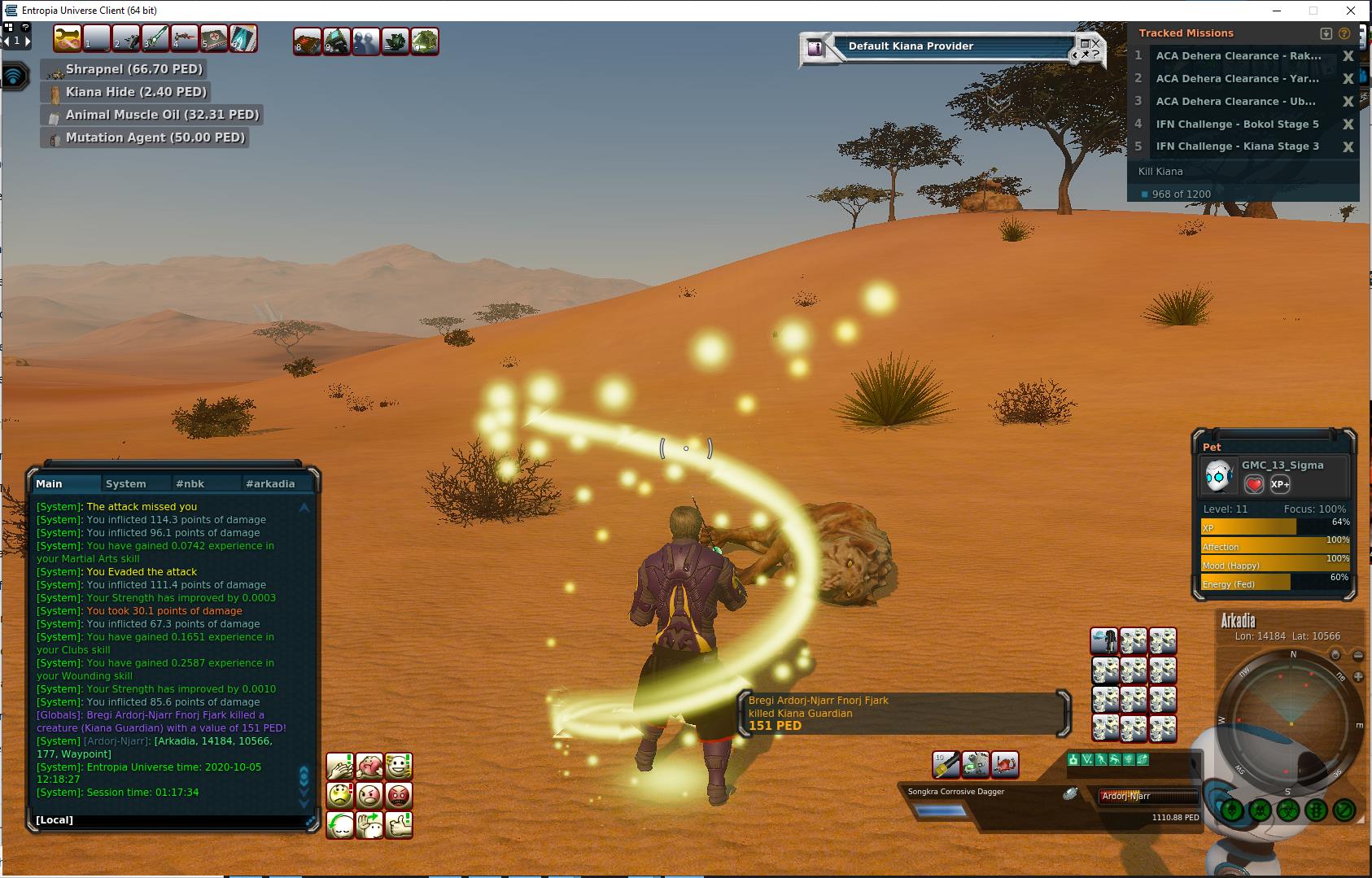The width and height of the screenshot is (1372, 878).
Task: Use the first aid kit in slot 5
Action: coord(214,38)
